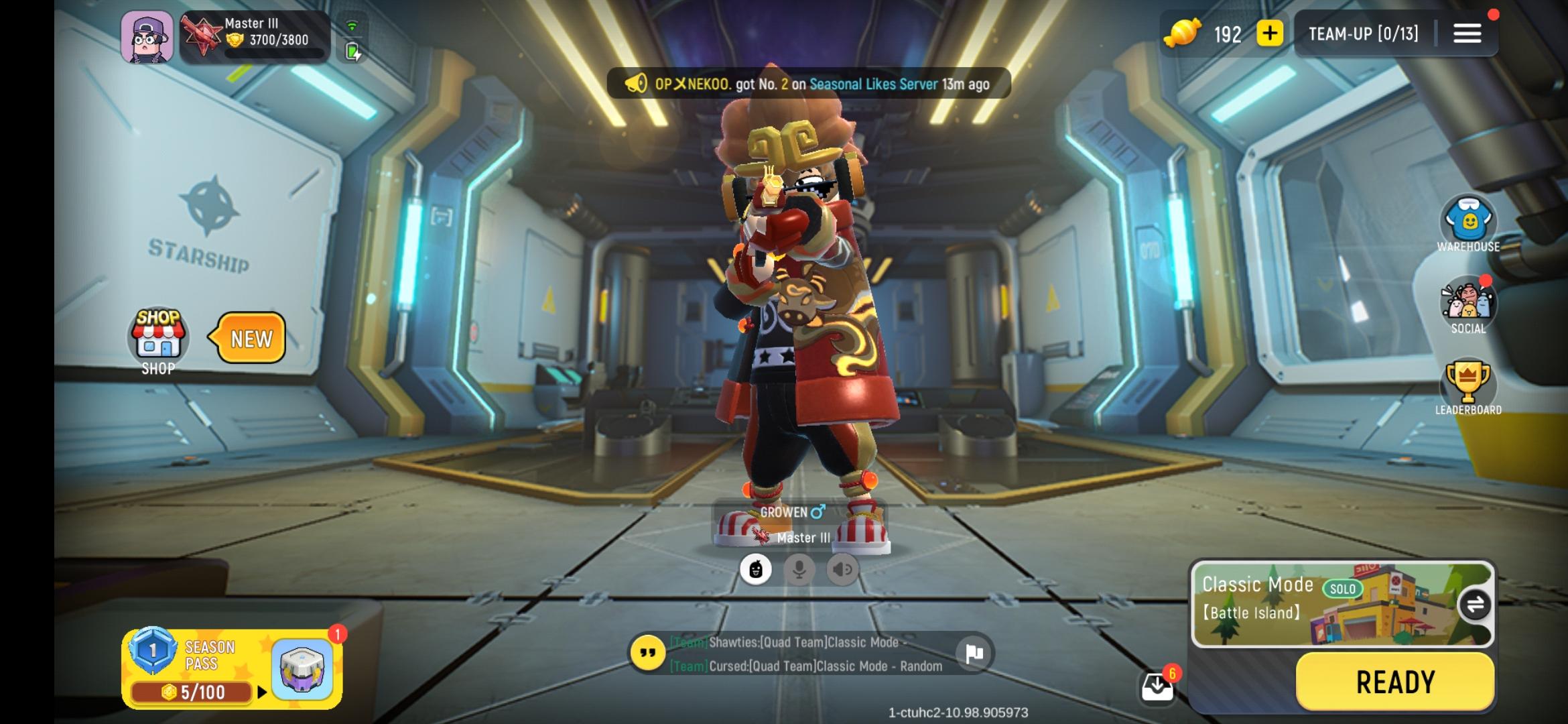Claim the season pass reward chest
Viewport: 1568px width, 724px height.
(302, 669)
